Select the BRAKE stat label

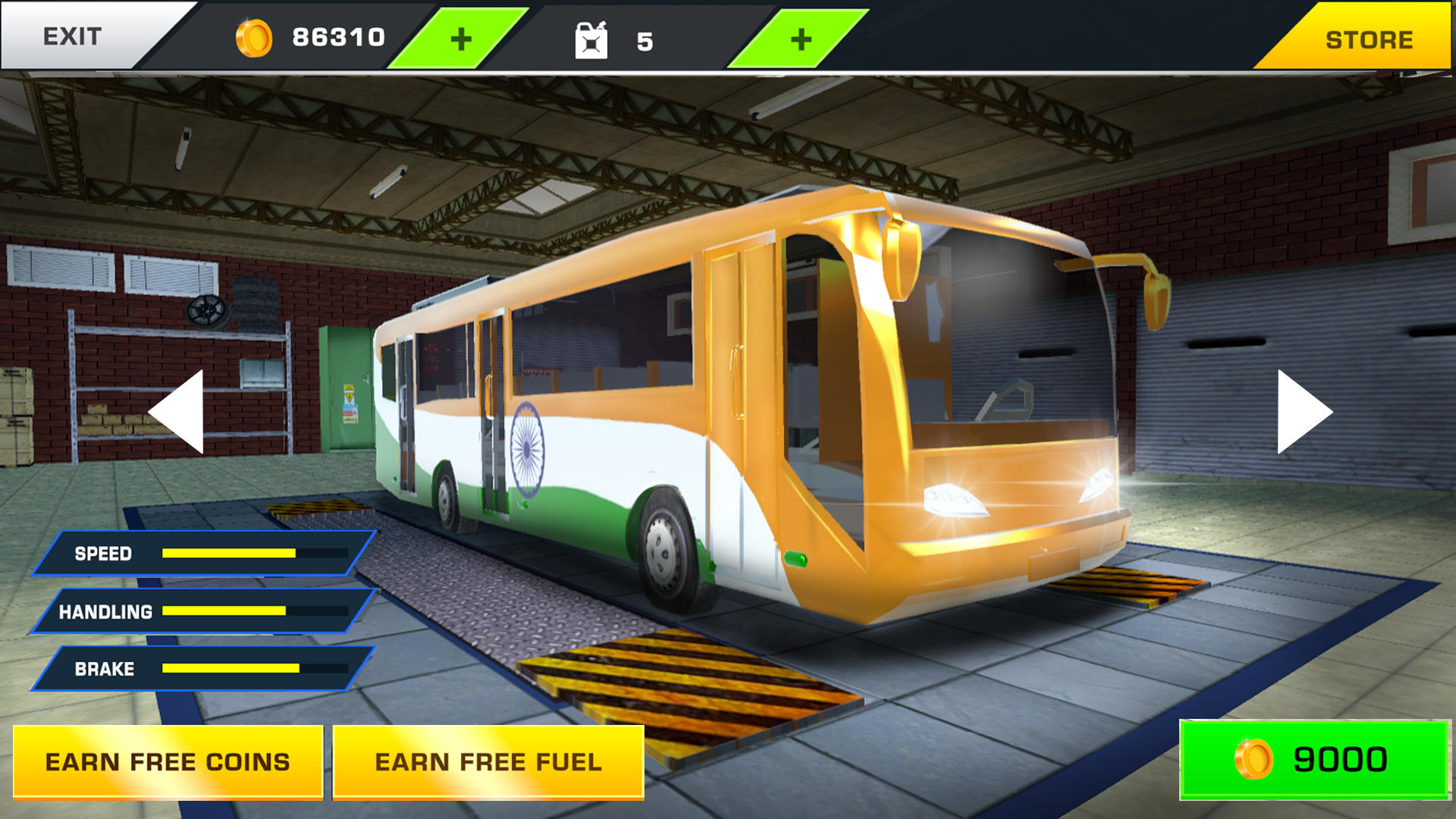(x=103, y=668)
